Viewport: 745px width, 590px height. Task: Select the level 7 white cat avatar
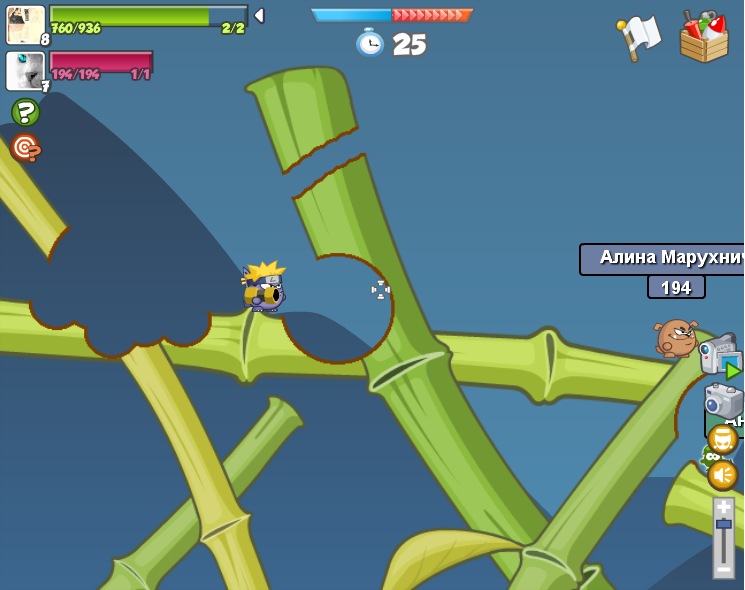pos(25,71)
